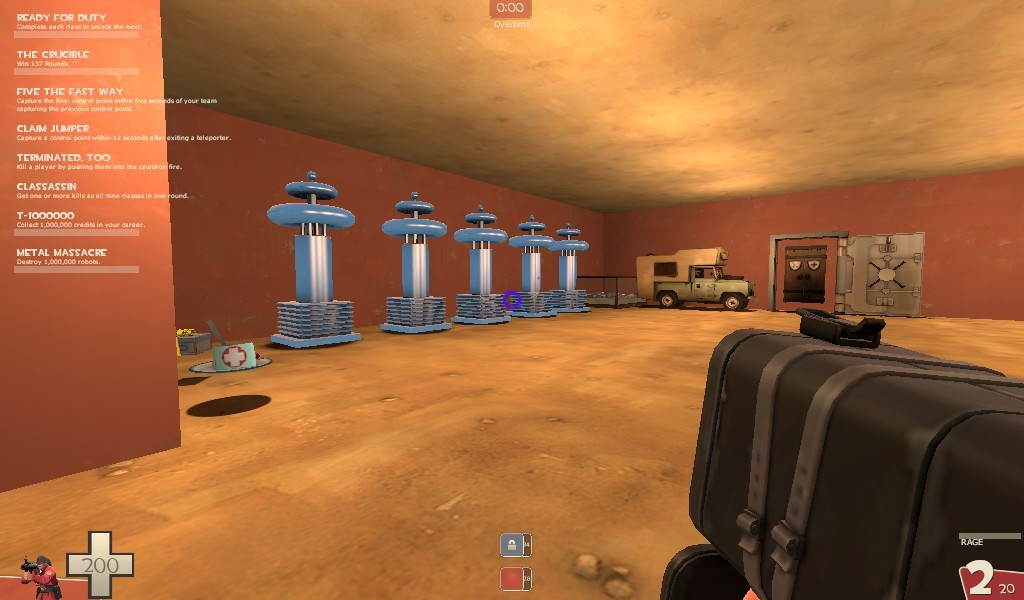Image resolution: width=1024 pixels, height=600 pixels.
Task: Click The Crucible achievement entry
Action: click(53, 55)
